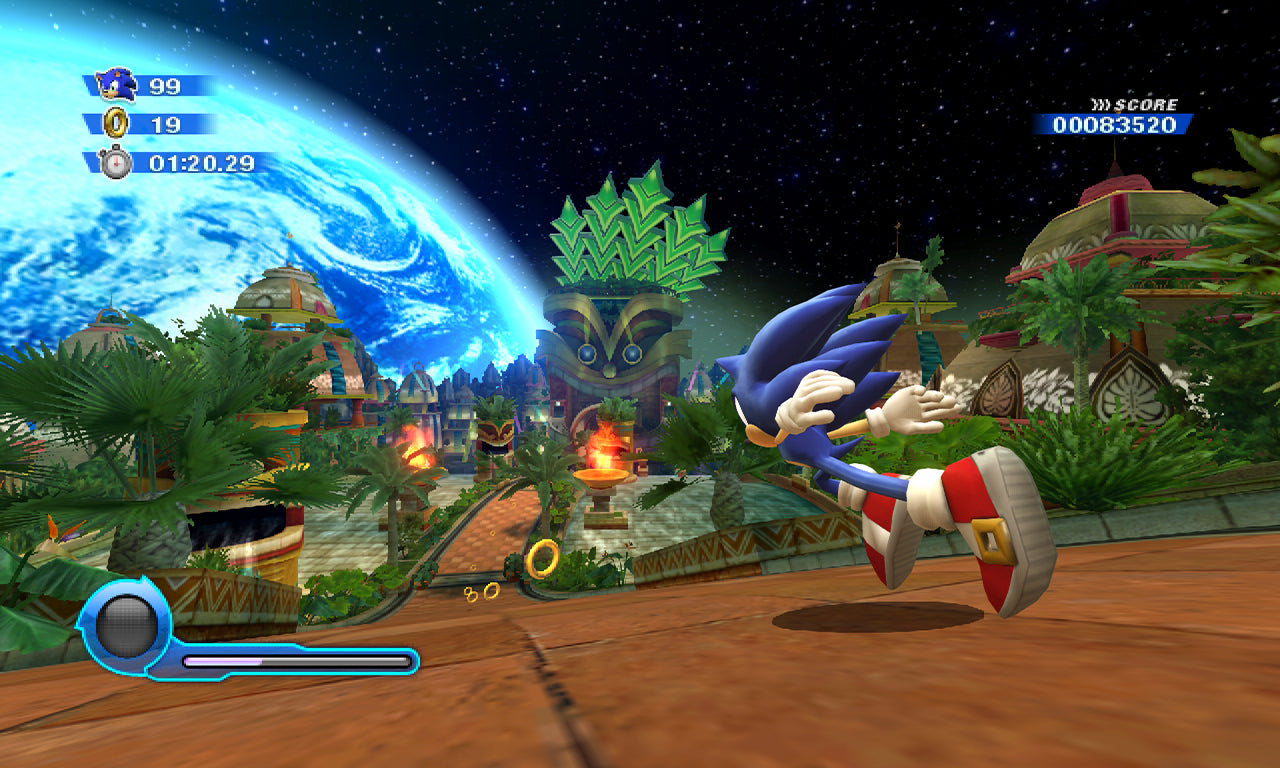Image resolution: width=1280 pixels, height=768 pixels.
Task: Select the golden ring counter icon
Action: [114, 123]
